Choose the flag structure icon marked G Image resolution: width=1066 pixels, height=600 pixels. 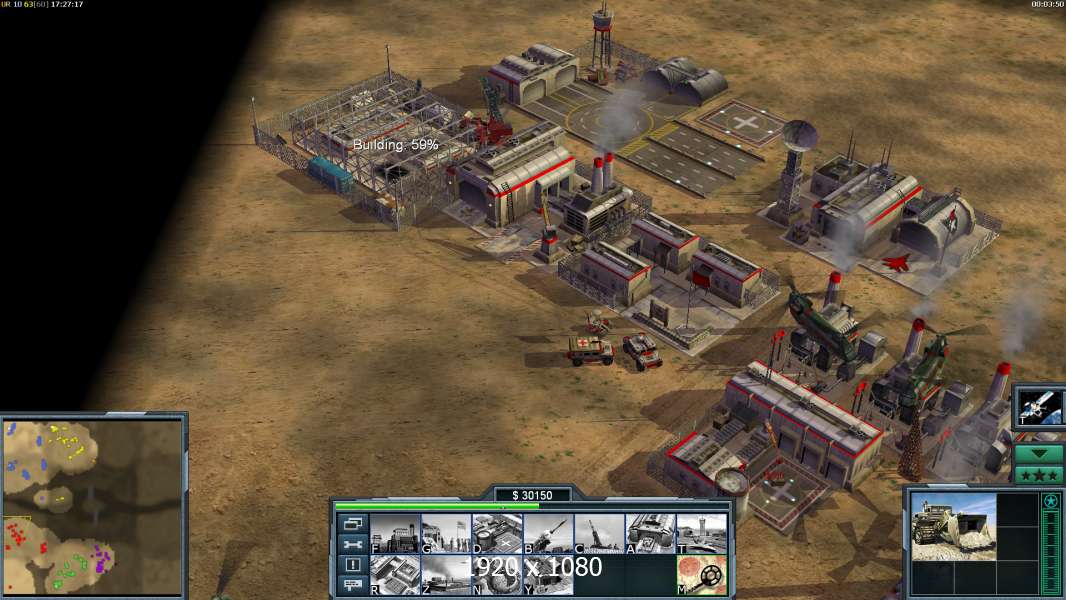pyautogui.click(x=446, y=534)
